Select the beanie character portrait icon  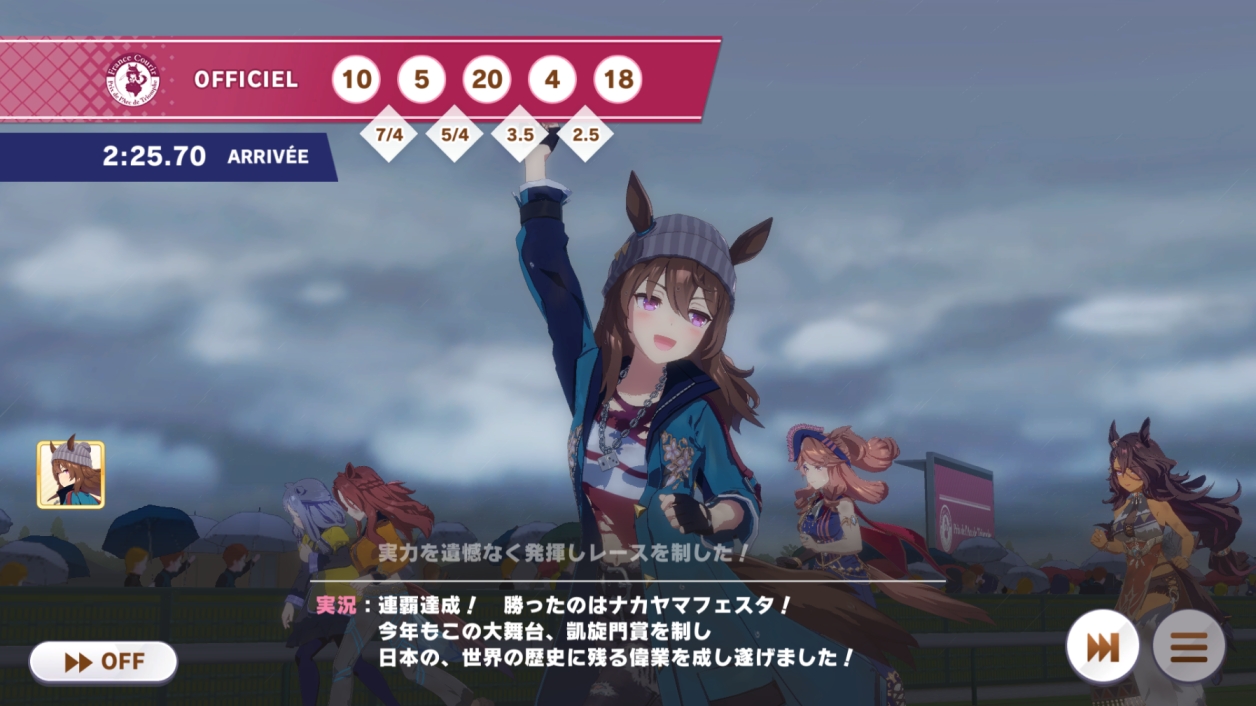(71, 474)
